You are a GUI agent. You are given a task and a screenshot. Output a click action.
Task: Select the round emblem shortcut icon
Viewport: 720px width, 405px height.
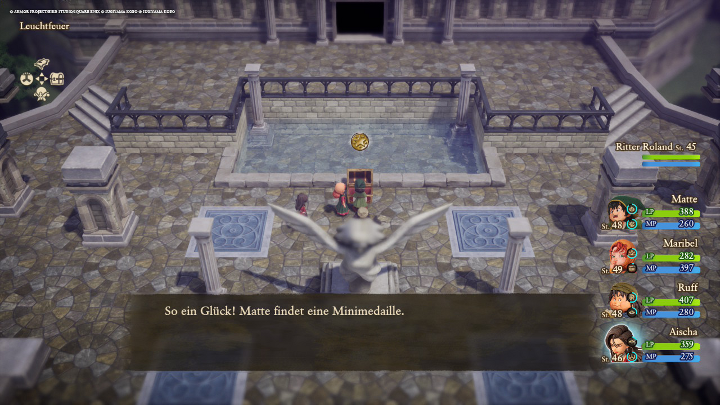coord(27,78)
